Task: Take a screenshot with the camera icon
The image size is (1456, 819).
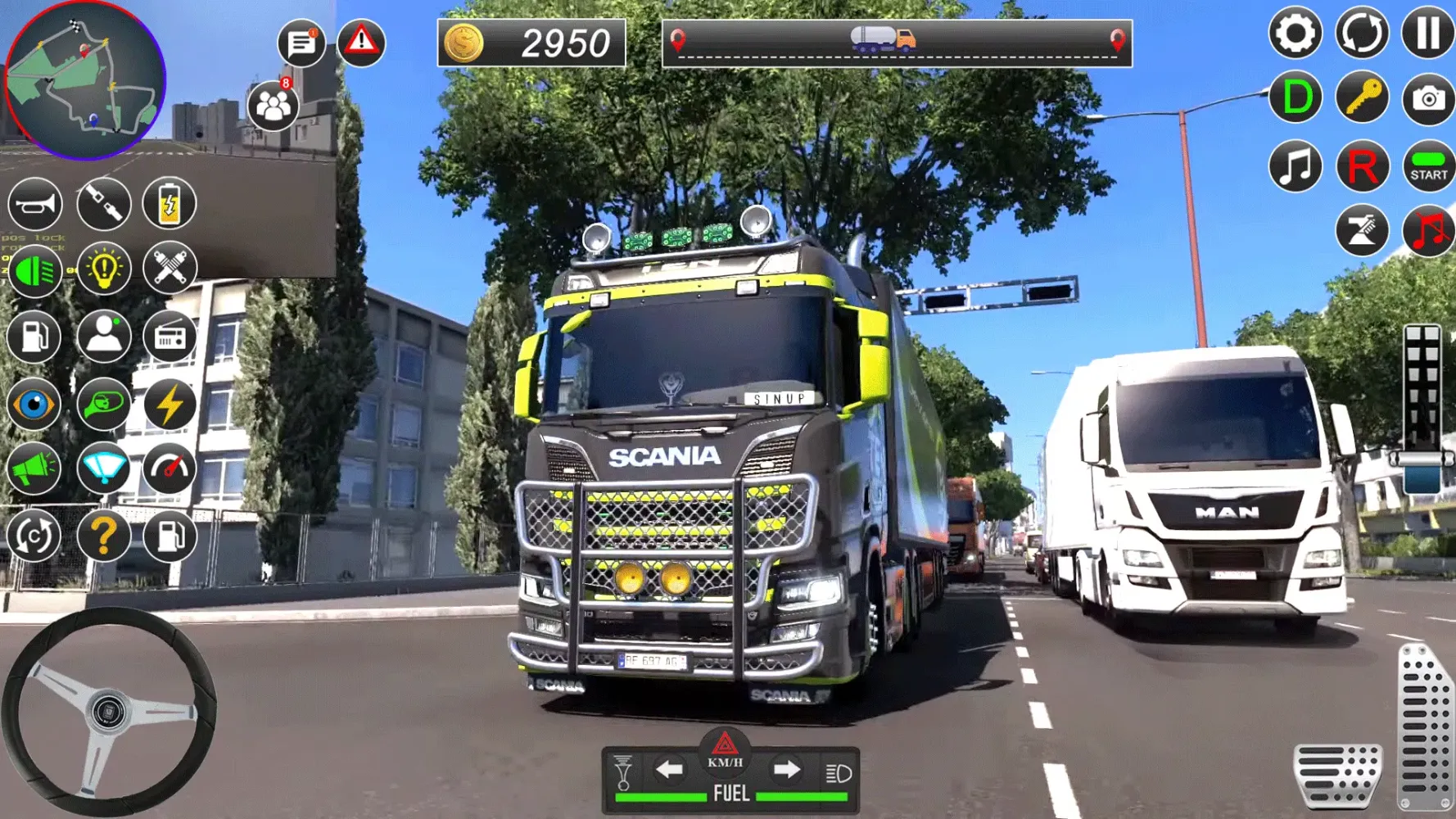Action: 1429,100
